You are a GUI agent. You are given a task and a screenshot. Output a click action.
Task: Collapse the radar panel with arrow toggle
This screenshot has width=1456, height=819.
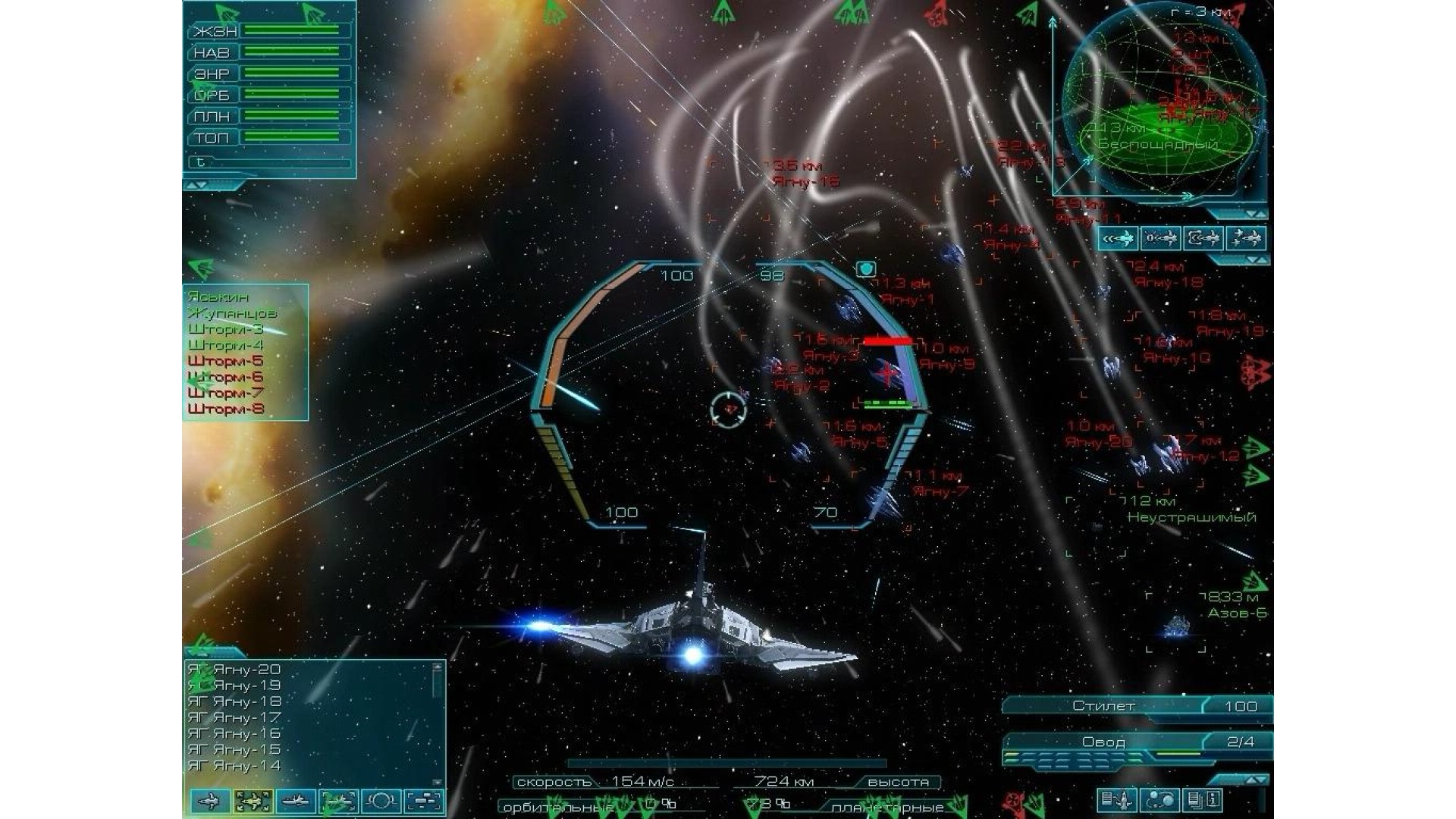[x=1250, y=215]
